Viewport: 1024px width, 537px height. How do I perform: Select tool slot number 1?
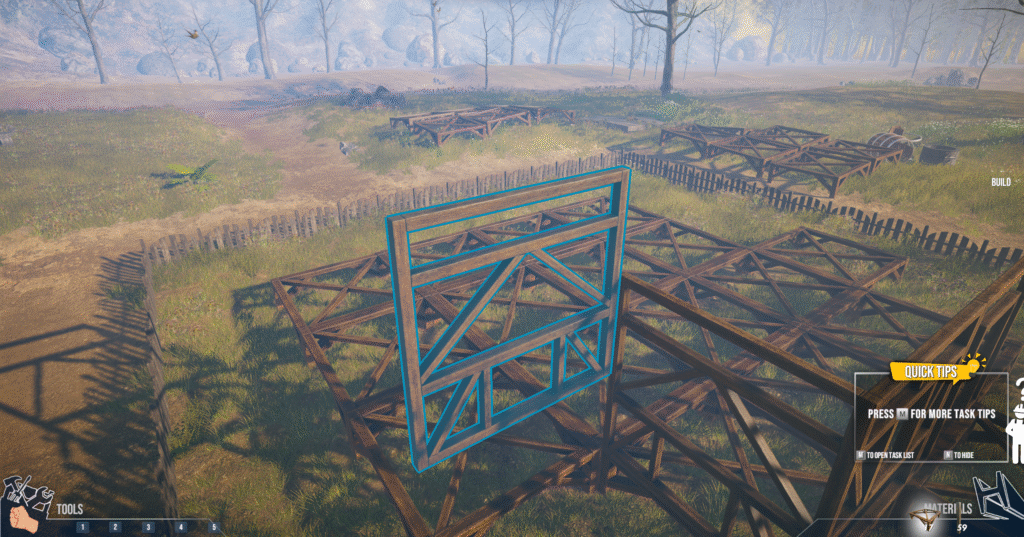point(82,526)
